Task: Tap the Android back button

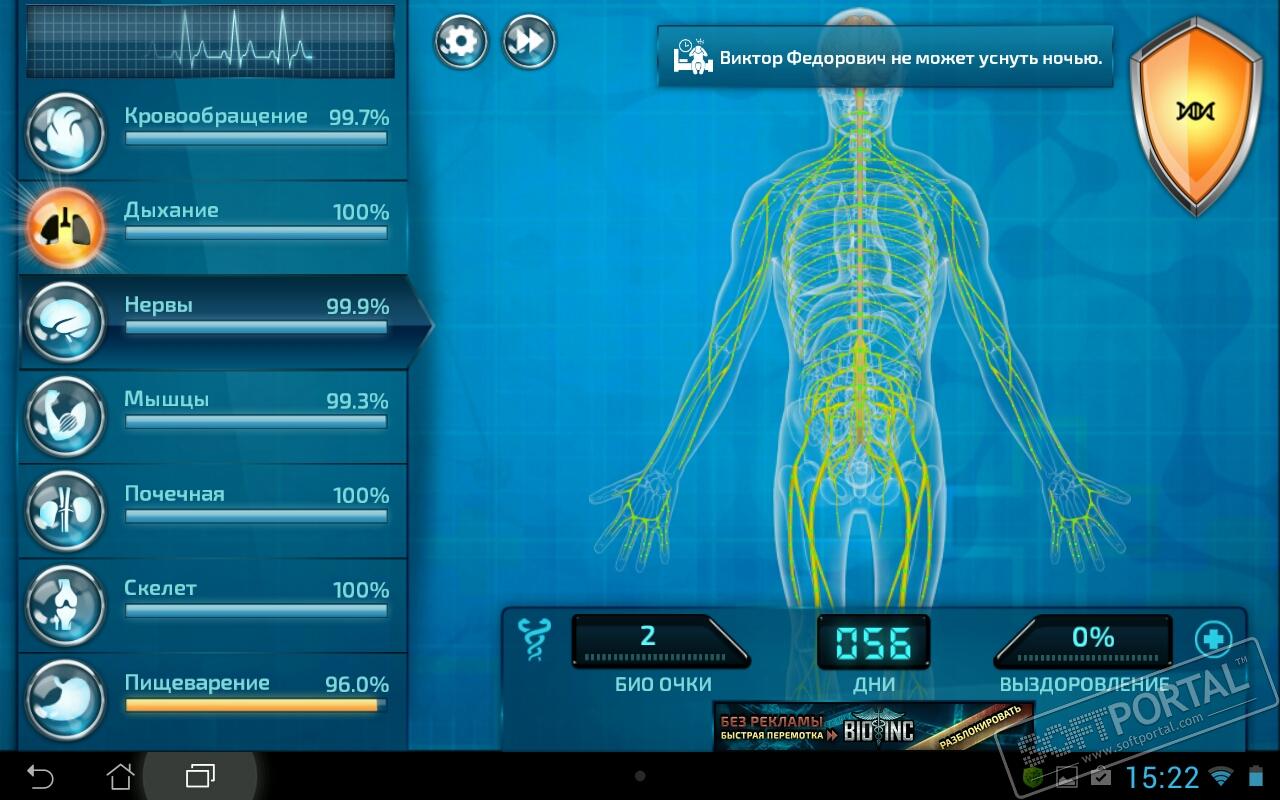Action: (x=40, y=776)
